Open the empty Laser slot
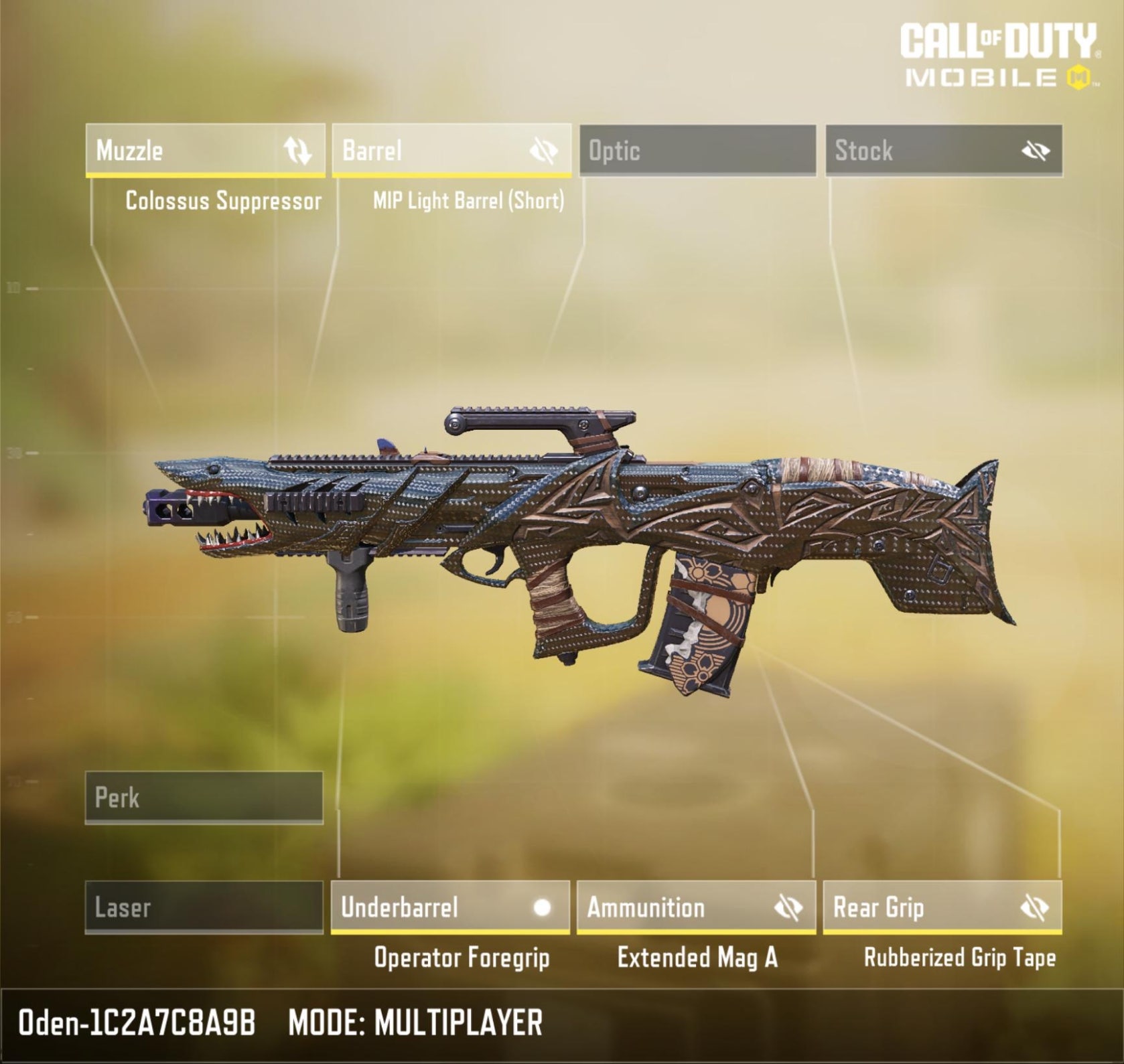Screen dimensions: 1124x1064 click(x=204, y=907)
